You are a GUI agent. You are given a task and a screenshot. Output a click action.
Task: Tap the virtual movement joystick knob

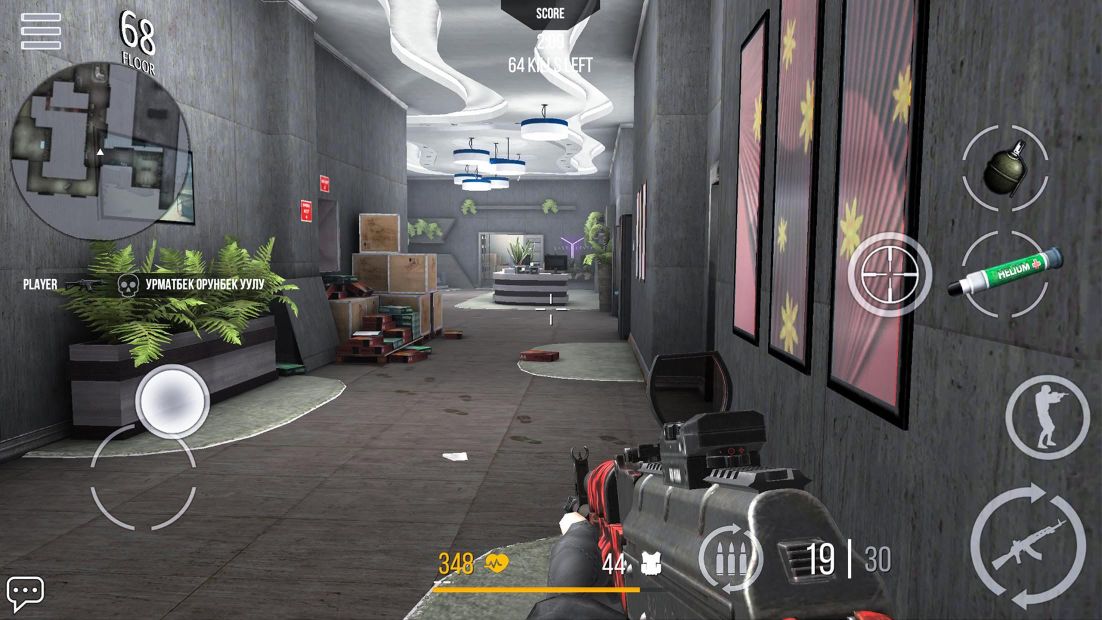[172, 400]
